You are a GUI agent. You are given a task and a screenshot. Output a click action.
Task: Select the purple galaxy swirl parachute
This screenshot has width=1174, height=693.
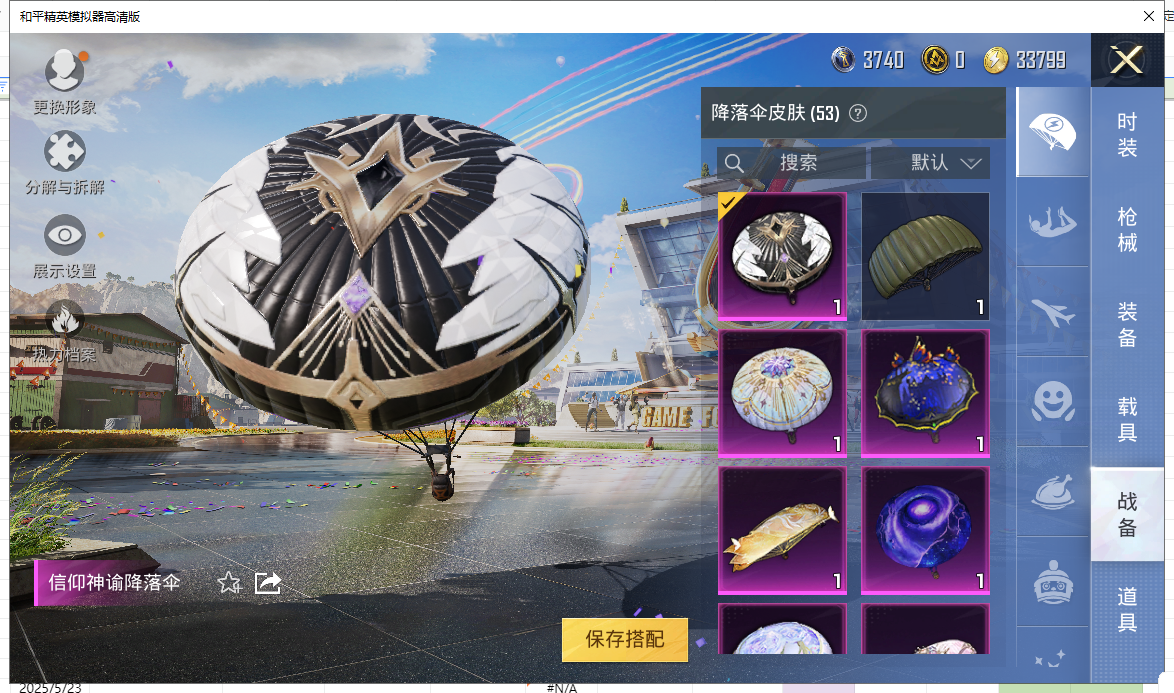pos(925,529)
